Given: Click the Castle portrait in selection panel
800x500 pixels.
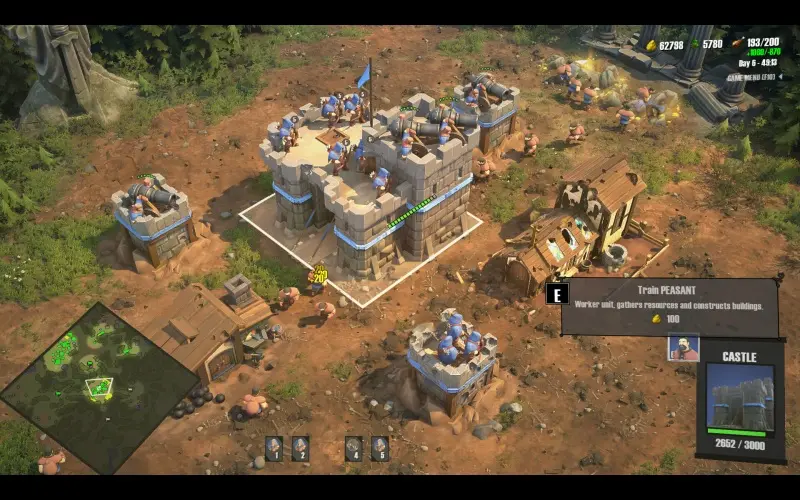Looking at the screenshot, I should click(740, 397).
